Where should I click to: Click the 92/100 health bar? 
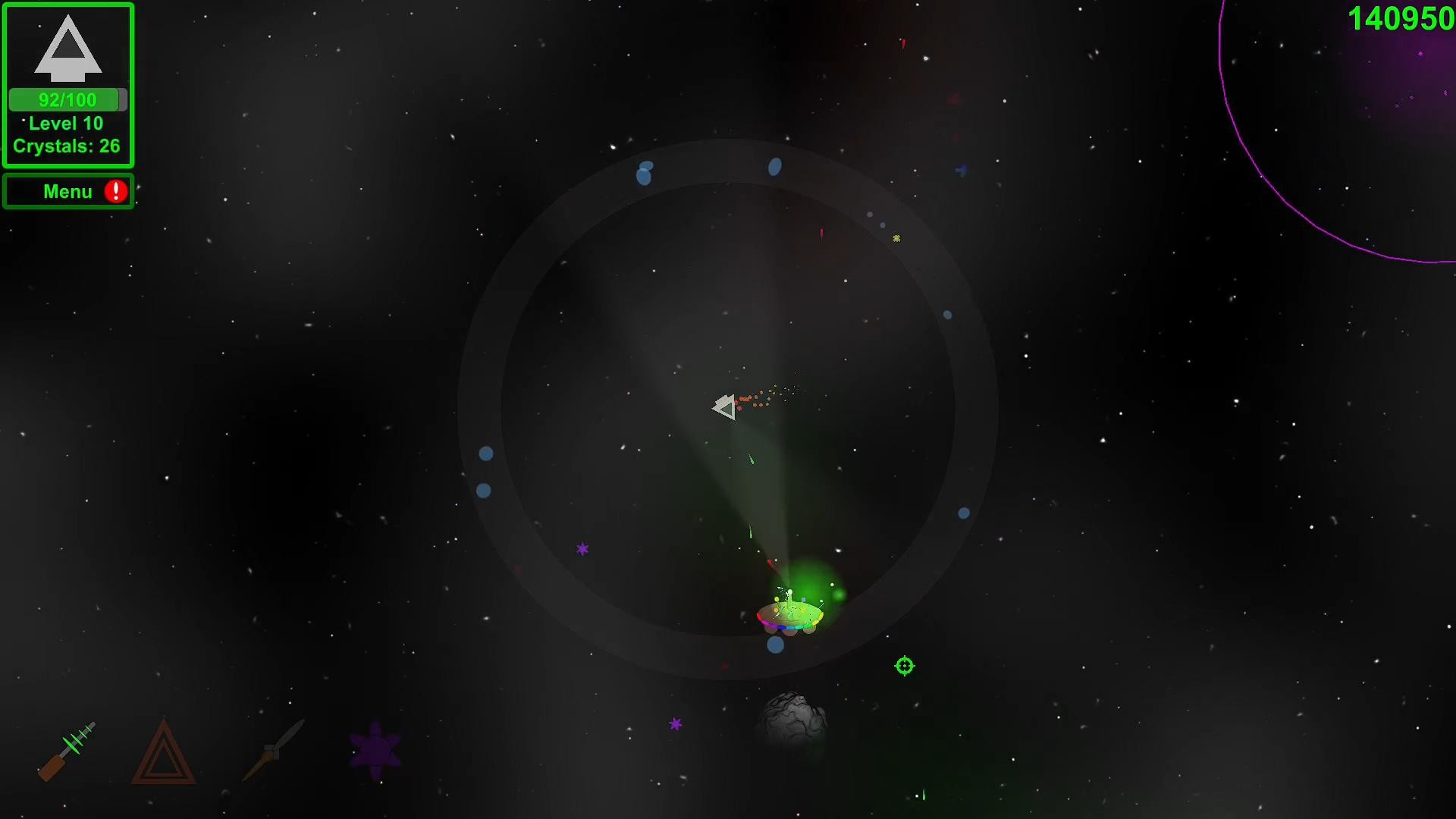67,99
